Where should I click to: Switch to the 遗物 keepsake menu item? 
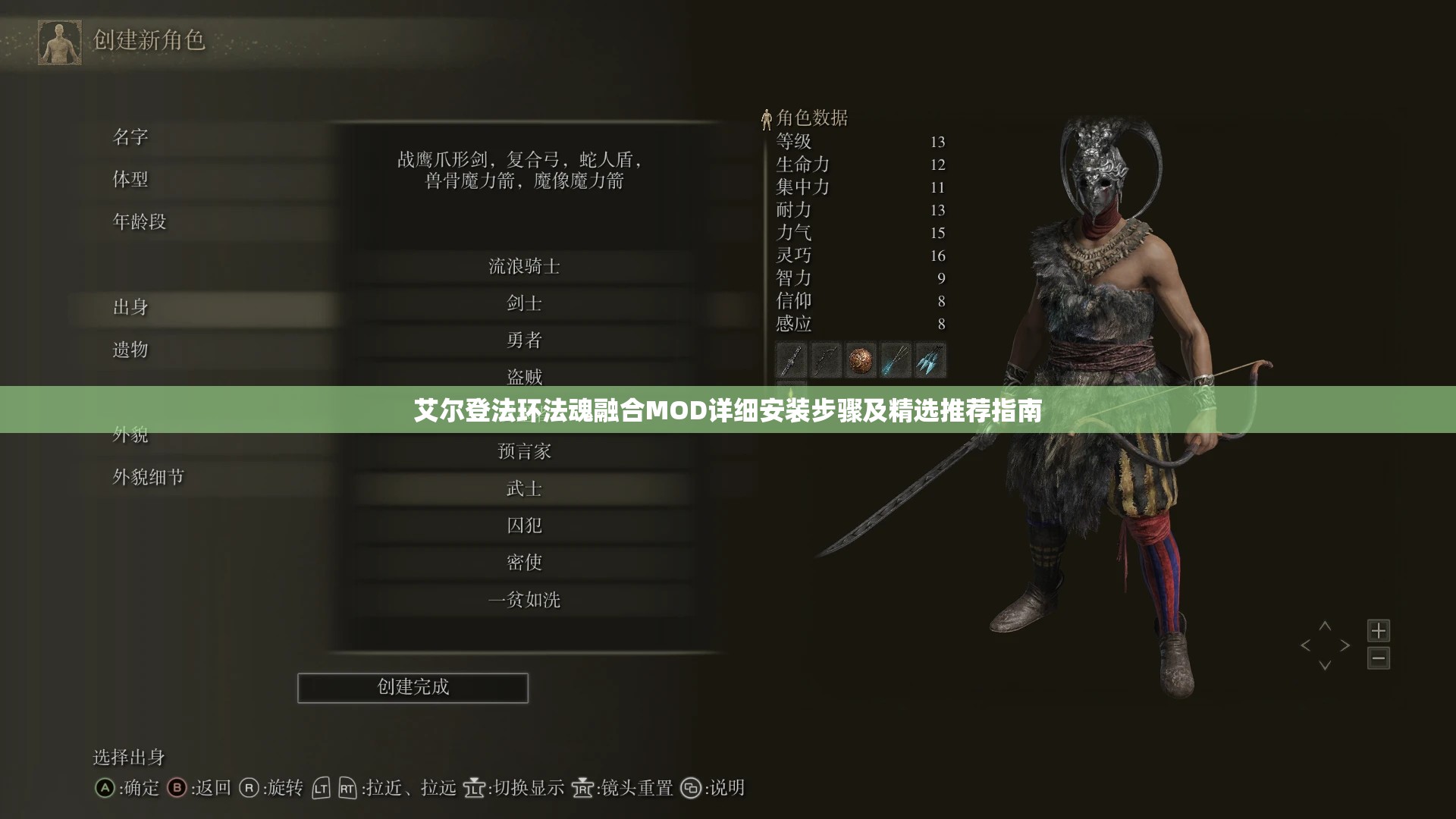point(130,350)
